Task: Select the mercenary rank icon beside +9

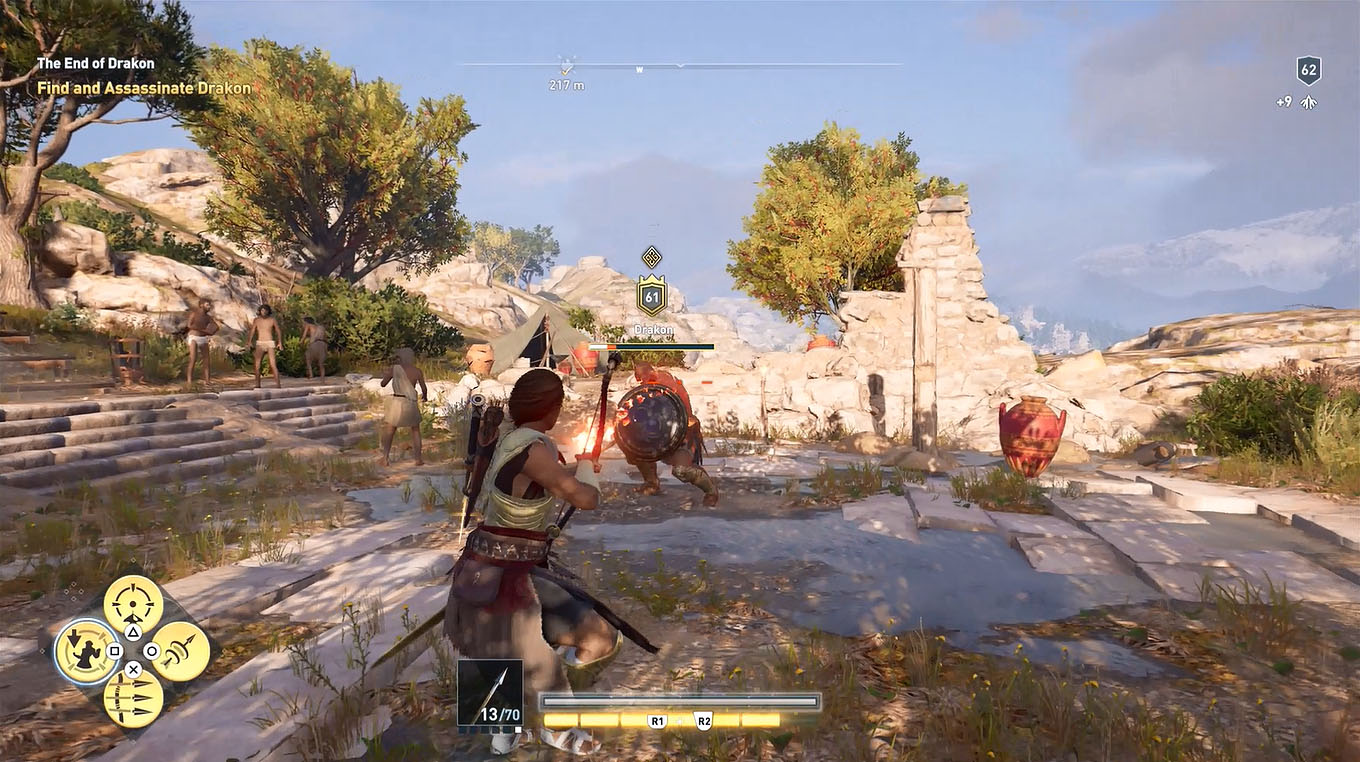Action: [1308, 101]
